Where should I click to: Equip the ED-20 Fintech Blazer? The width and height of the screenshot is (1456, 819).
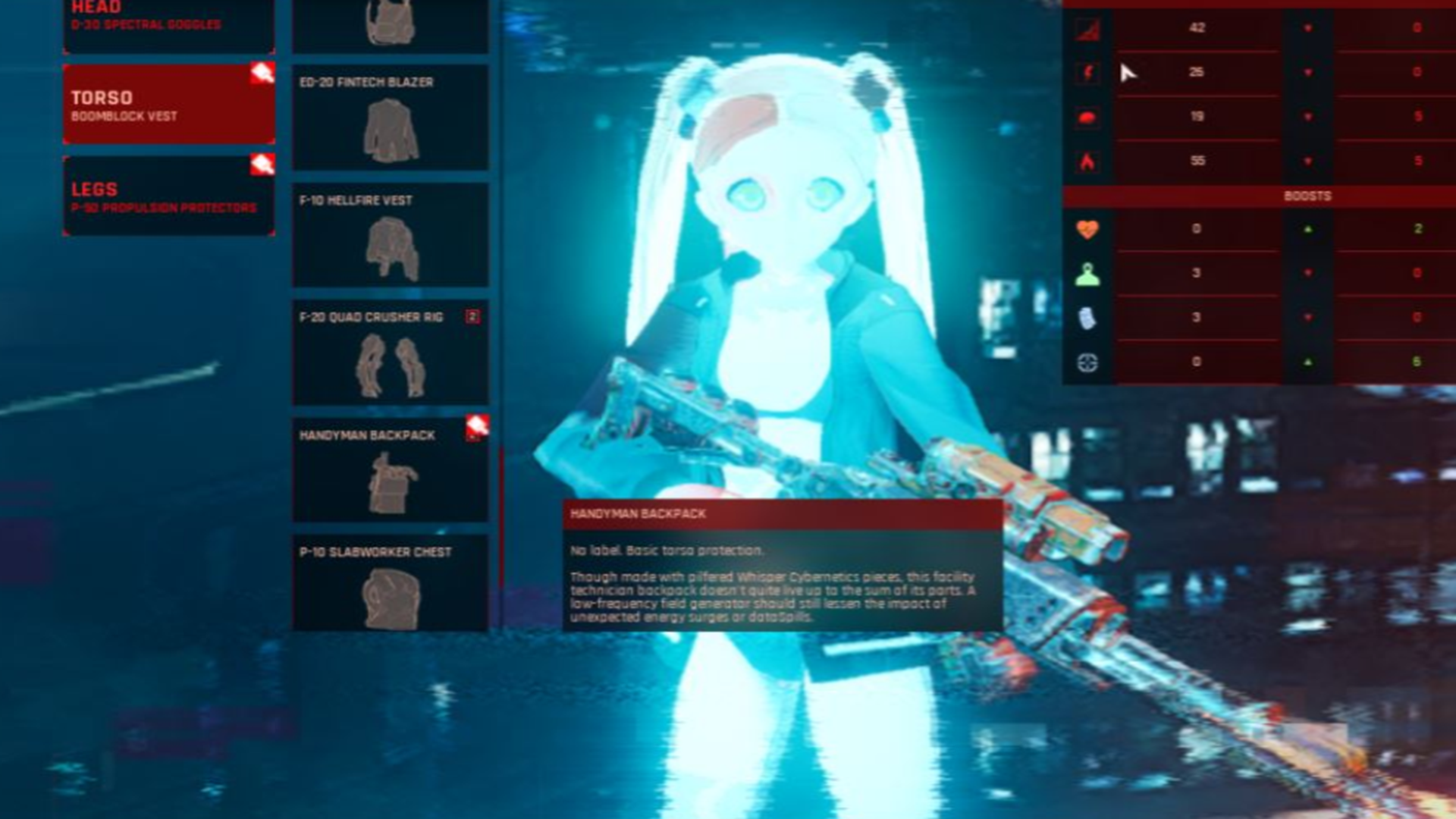point(391,118)
